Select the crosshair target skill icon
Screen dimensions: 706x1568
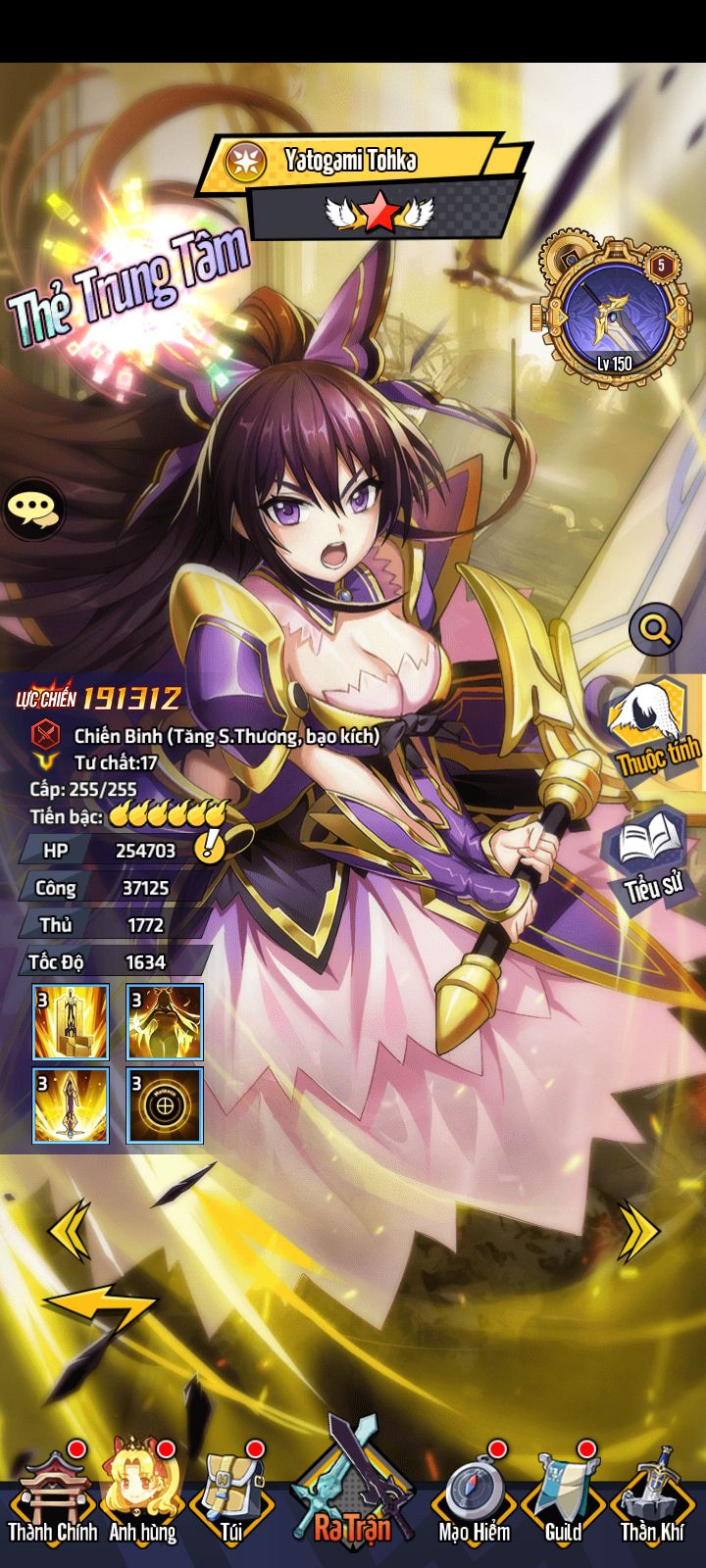(165, 1106)
